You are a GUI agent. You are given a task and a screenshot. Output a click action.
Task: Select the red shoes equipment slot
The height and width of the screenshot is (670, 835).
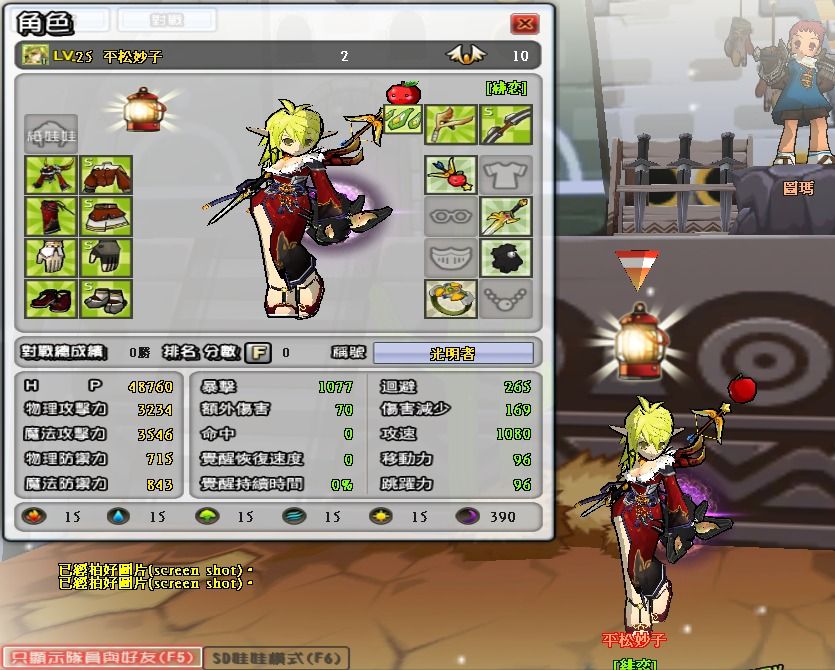(51, 298)
